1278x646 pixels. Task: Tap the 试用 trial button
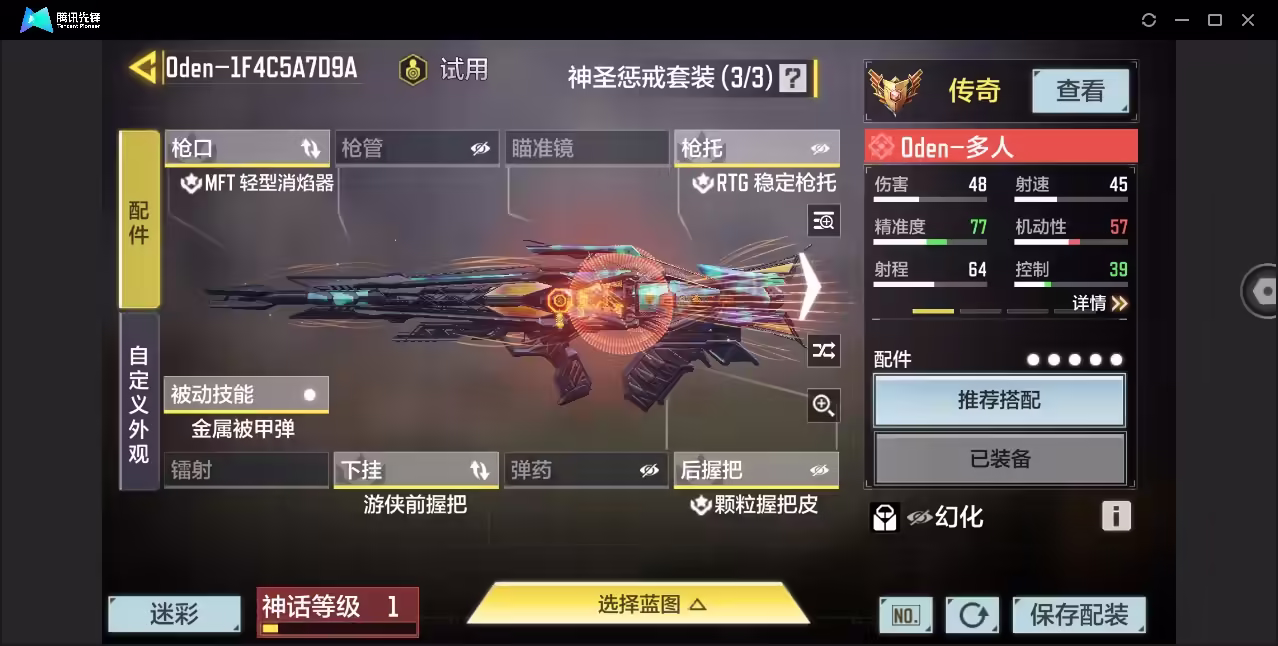pyautogui.click(x=443, y=69)
